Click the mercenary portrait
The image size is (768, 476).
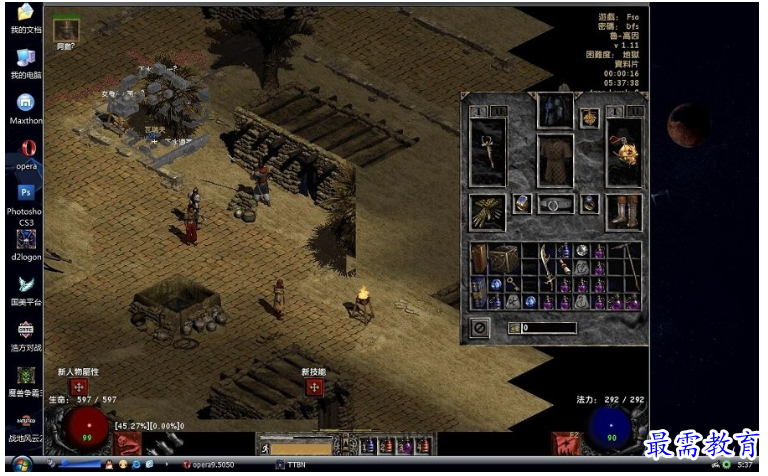tap(66, 28)
